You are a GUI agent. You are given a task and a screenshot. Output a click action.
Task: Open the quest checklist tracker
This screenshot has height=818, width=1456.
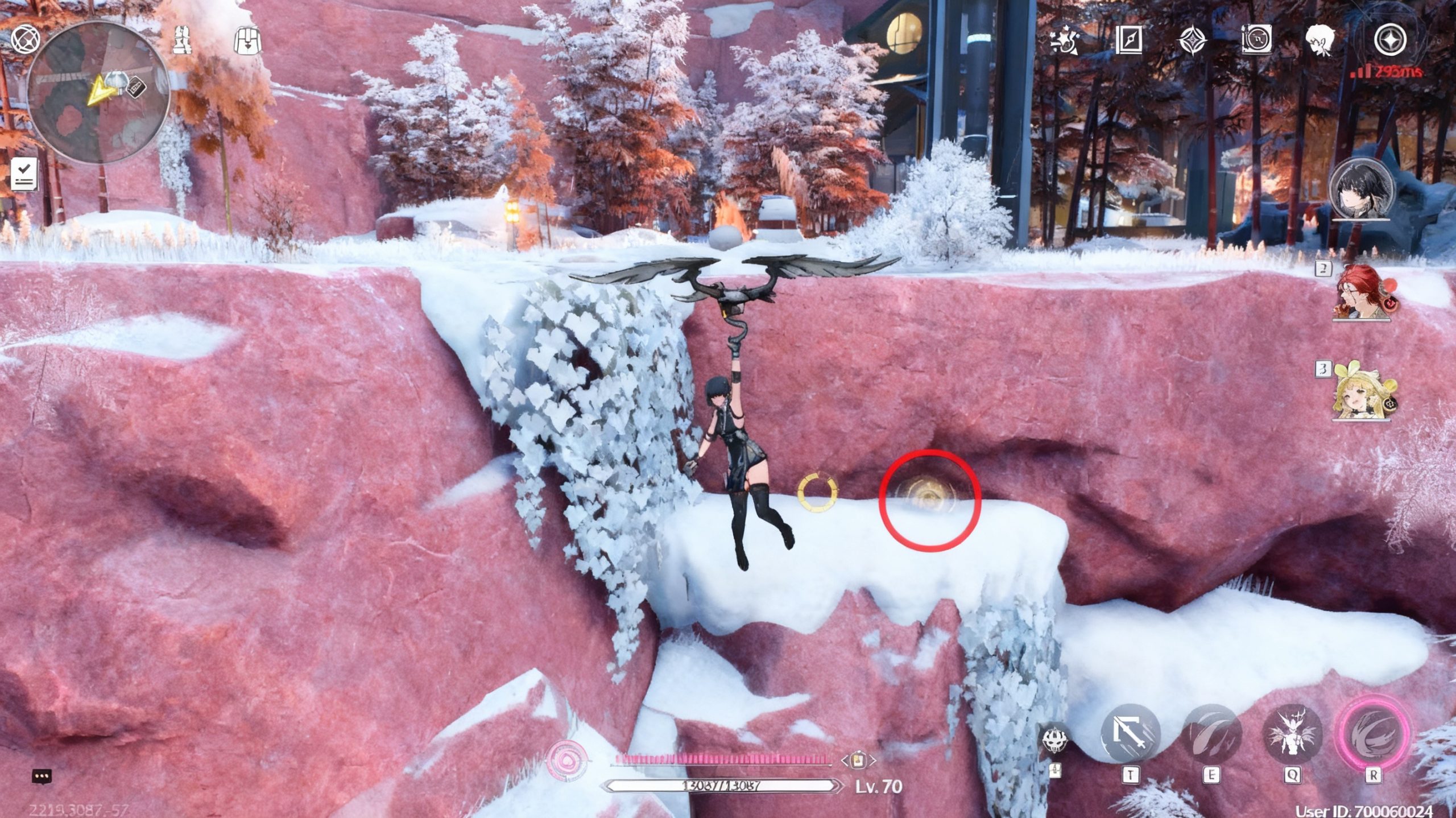24,173
